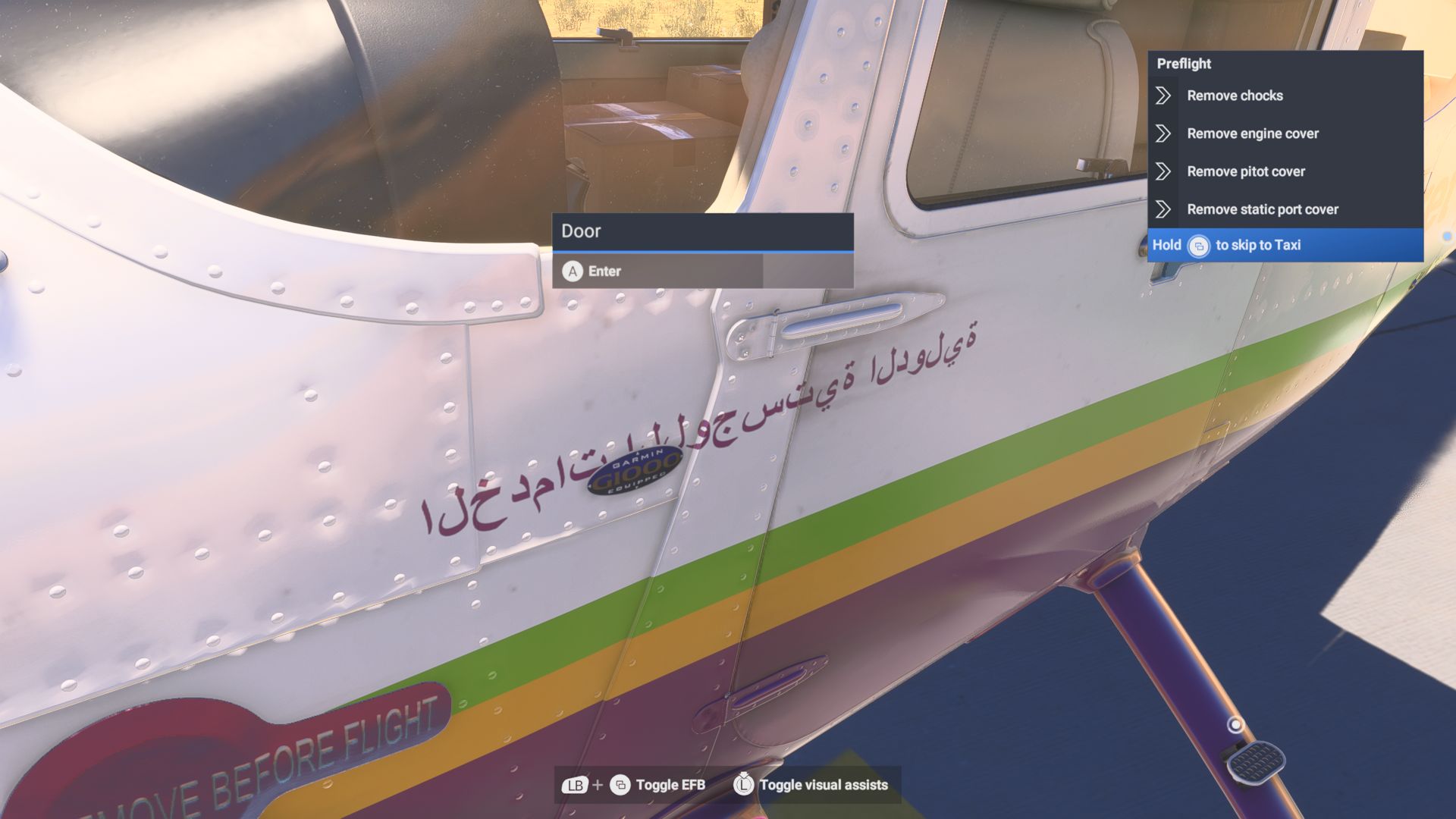
Task: Click the Remove static port cover arrow icon
Action: tap(1163, 209)
